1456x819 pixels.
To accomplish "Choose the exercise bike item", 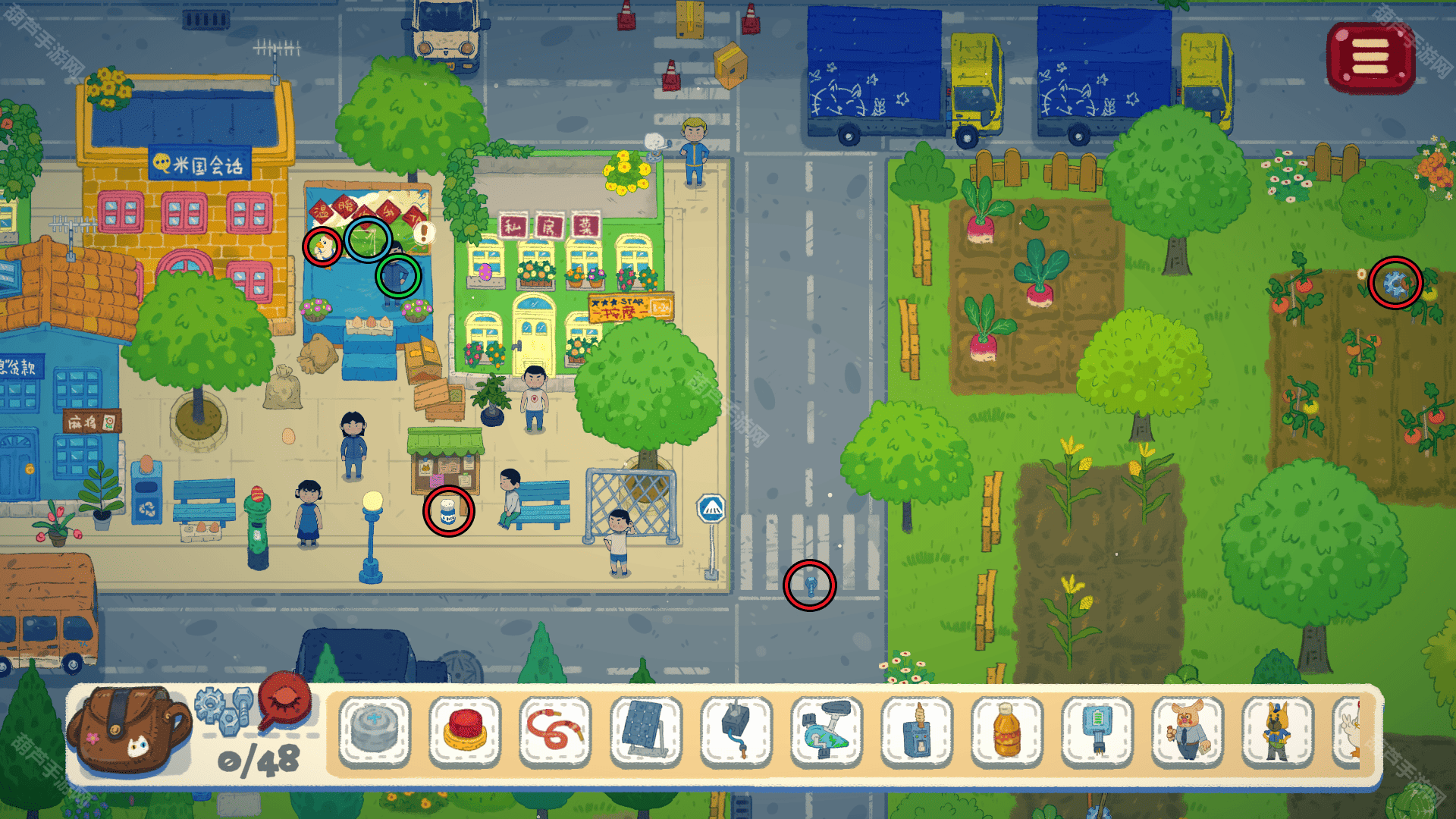I will [x=826, y=731].
